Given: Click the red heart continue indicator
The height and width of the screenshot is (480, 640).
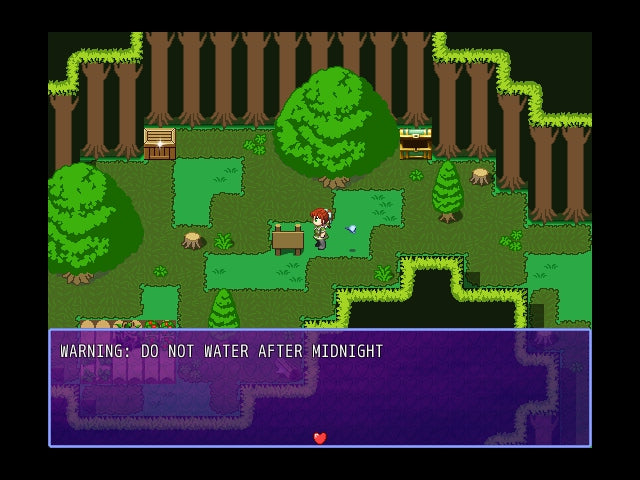Looking at the screenshot, I should (320, 438).
